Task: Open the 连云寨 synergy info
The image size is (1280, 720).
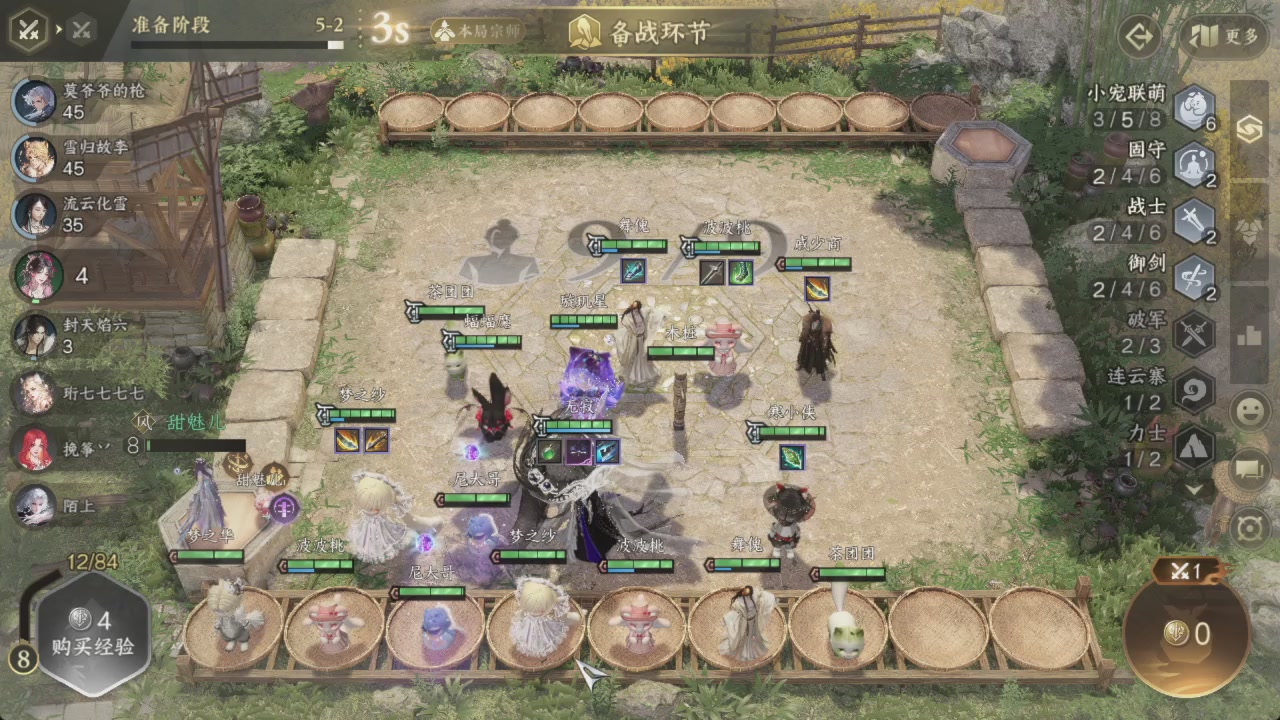Action: pos(1193,390)
